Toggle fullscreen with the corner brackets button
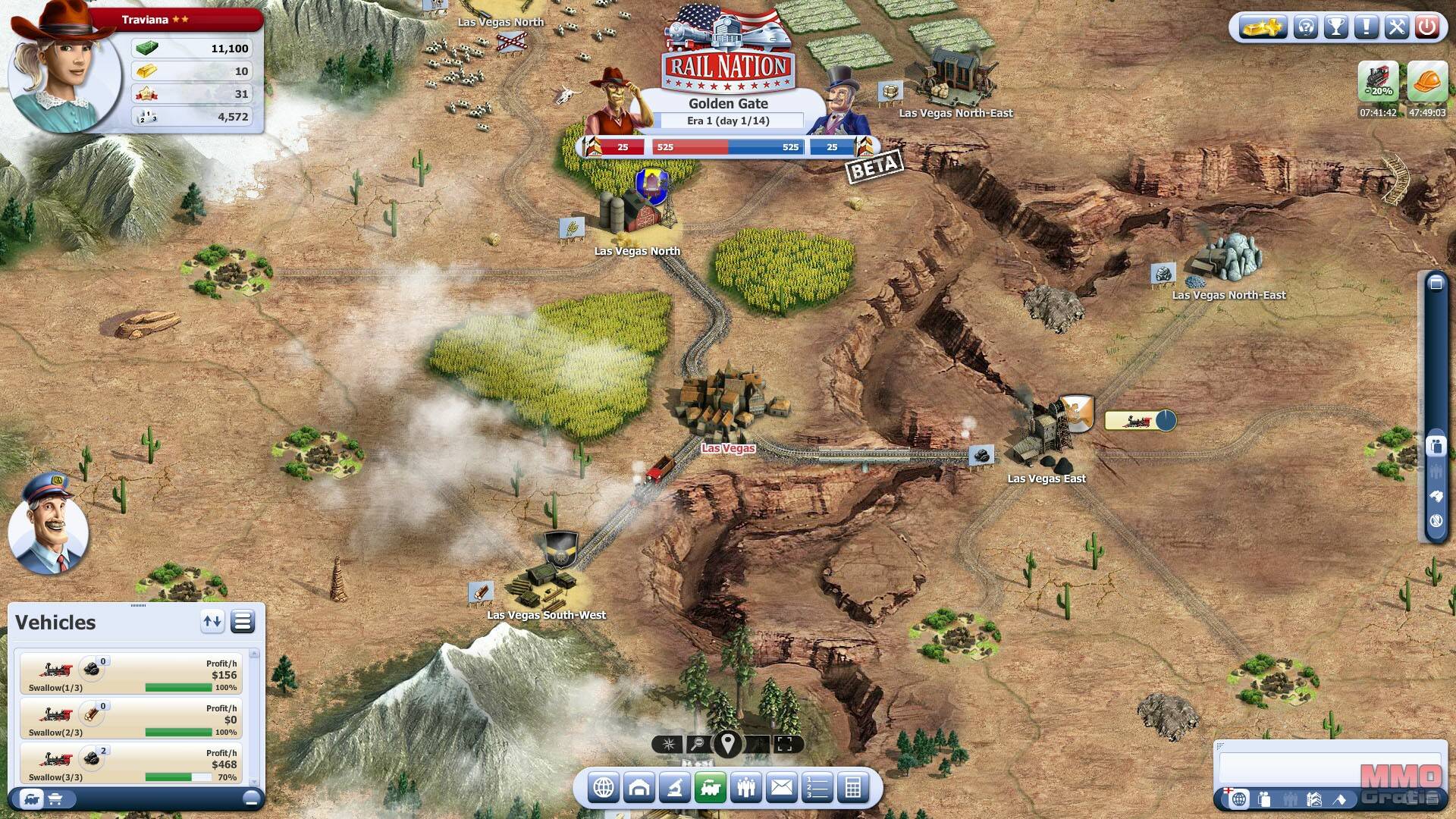The height and width of the screenshot is (819, 1456). 785,744
